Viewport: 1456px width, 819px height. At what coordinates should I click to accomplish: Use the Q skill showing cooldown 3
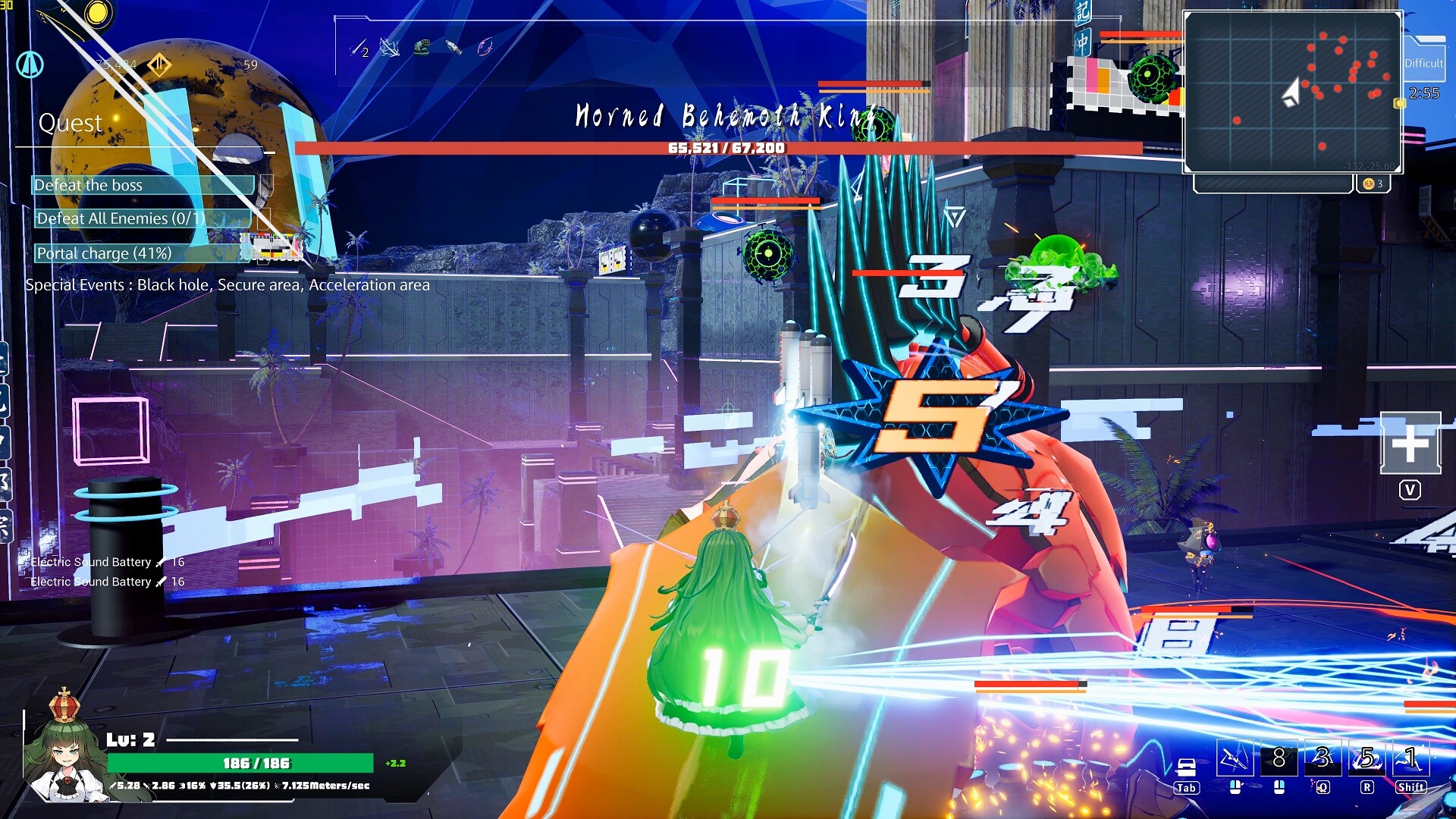coord(1323,758)
